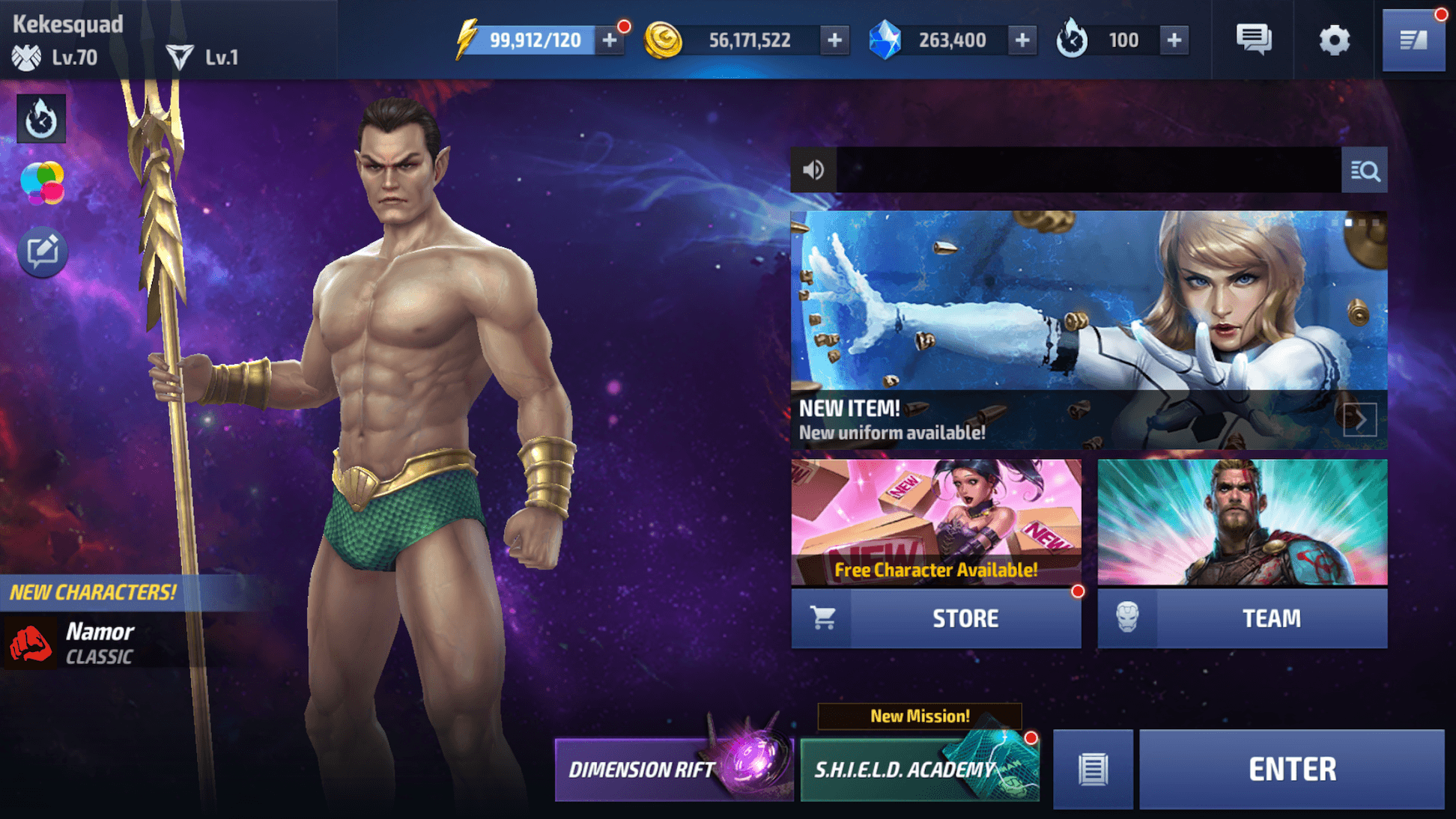Open the chat messages icon in top bar
This screenshot has height=819, width=1456.
click(1253, 40)
